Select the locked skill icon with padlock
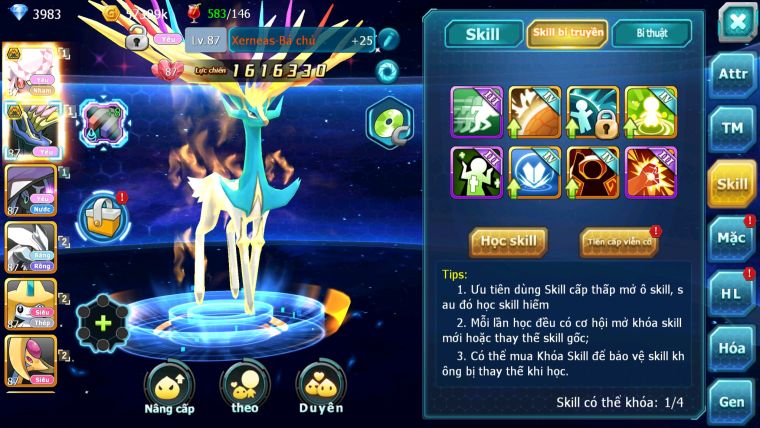This screenshot has width=760, height=428. click(592, 112)
